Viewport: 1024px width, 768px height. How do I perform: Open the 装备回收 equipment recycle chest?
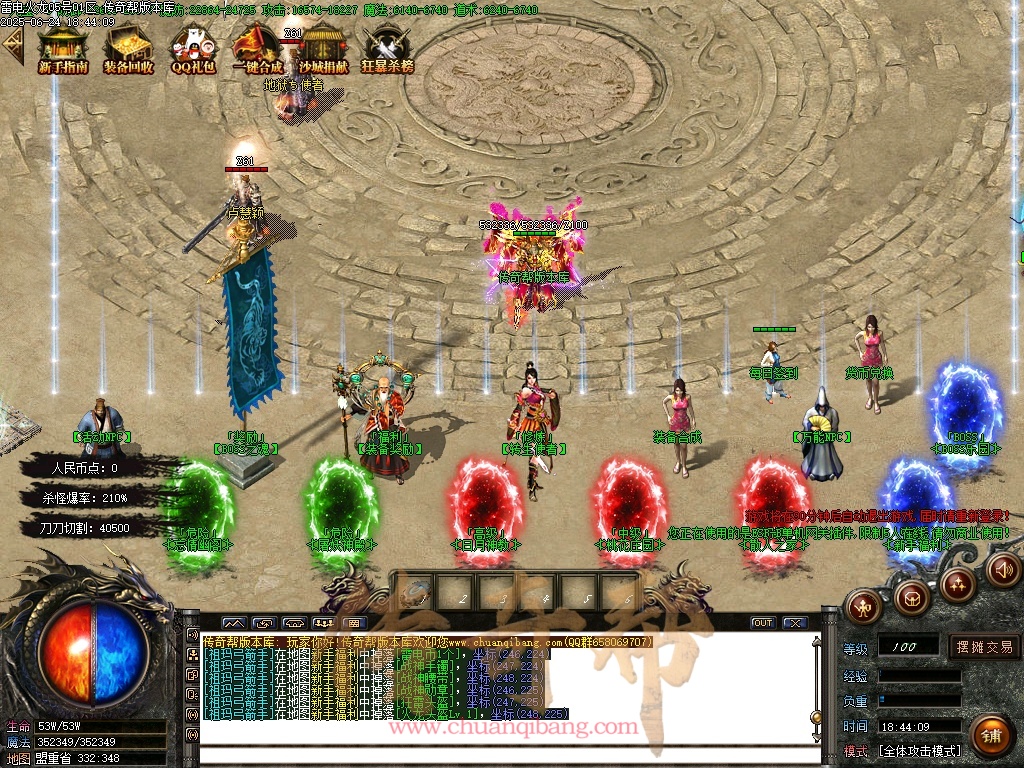coord(128,49)
